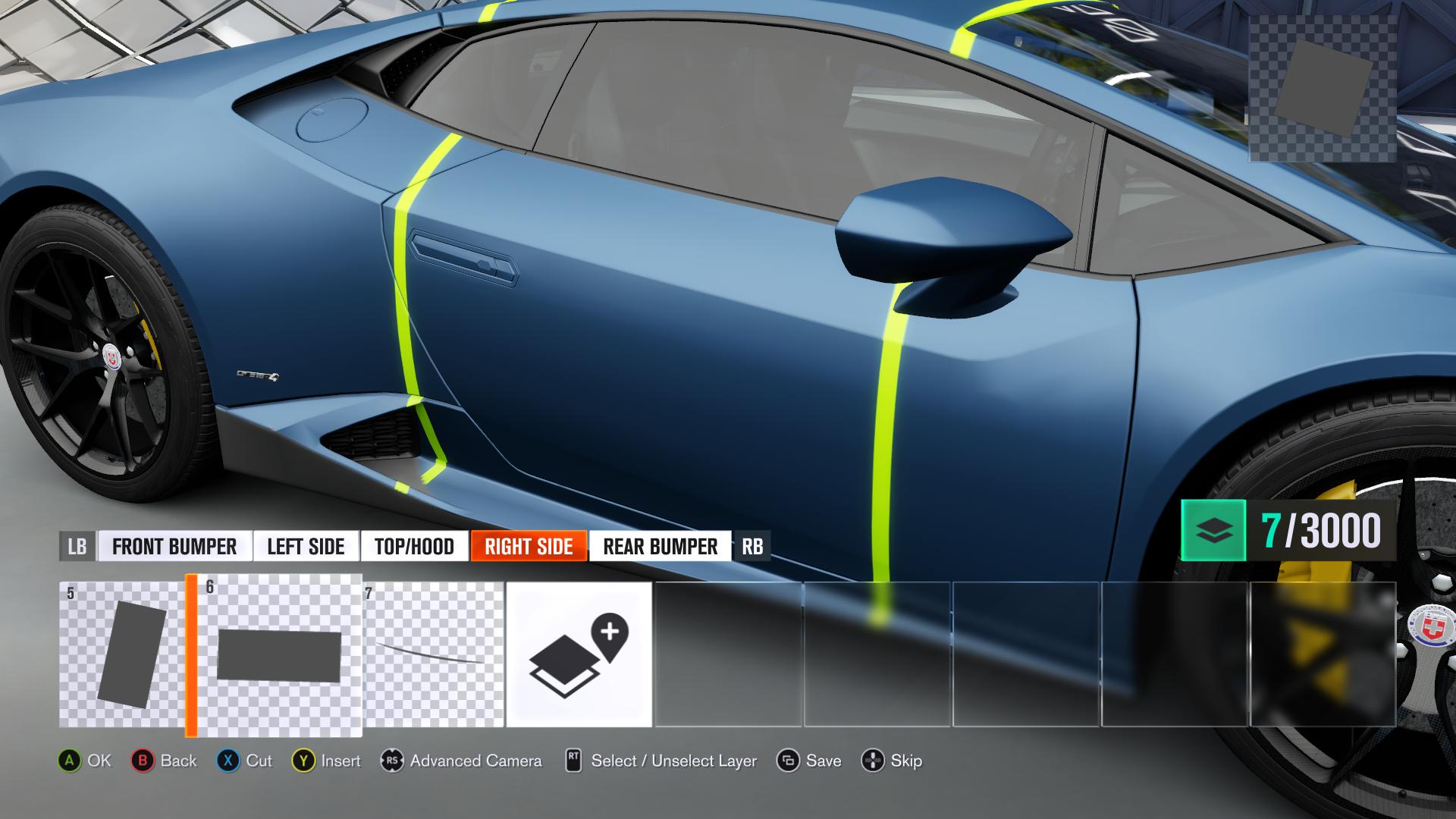Click the A button OK icon
1456x819 pixels.
click(x=72, y=761)
